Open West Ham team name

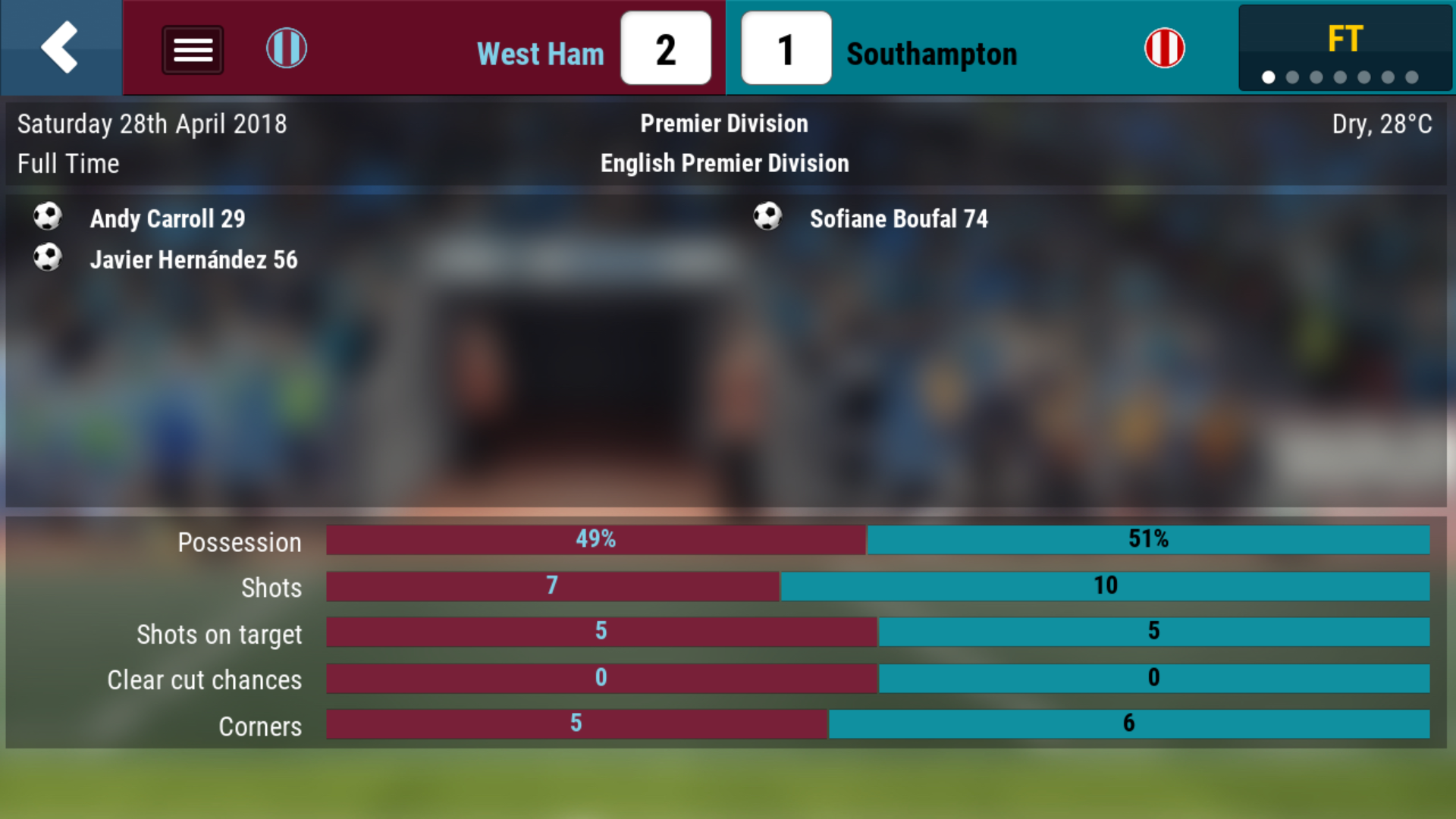pyautogui.click(x=540, y=54)
